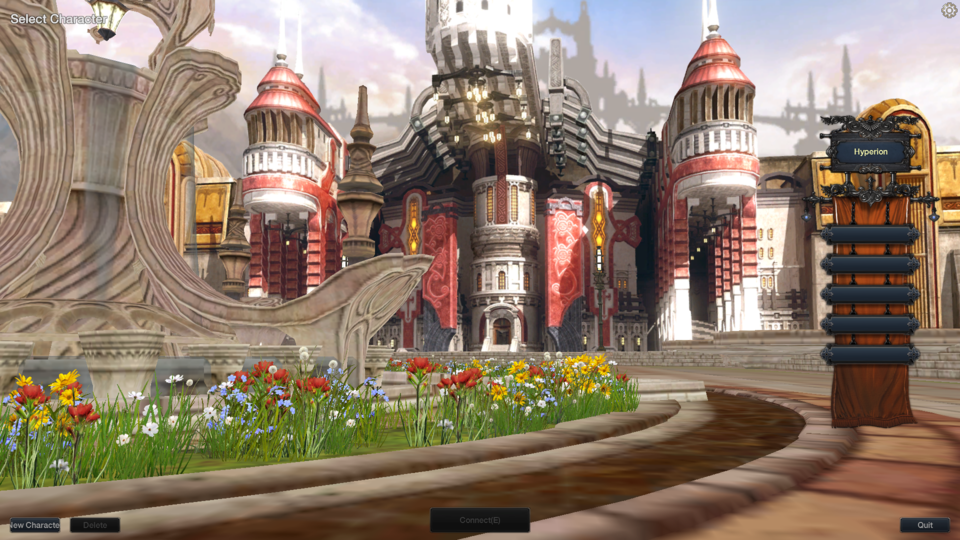The height and width of the screenshot is (540, 960).
Task: Select the Hyperion server banner
Action: (870, 153)
